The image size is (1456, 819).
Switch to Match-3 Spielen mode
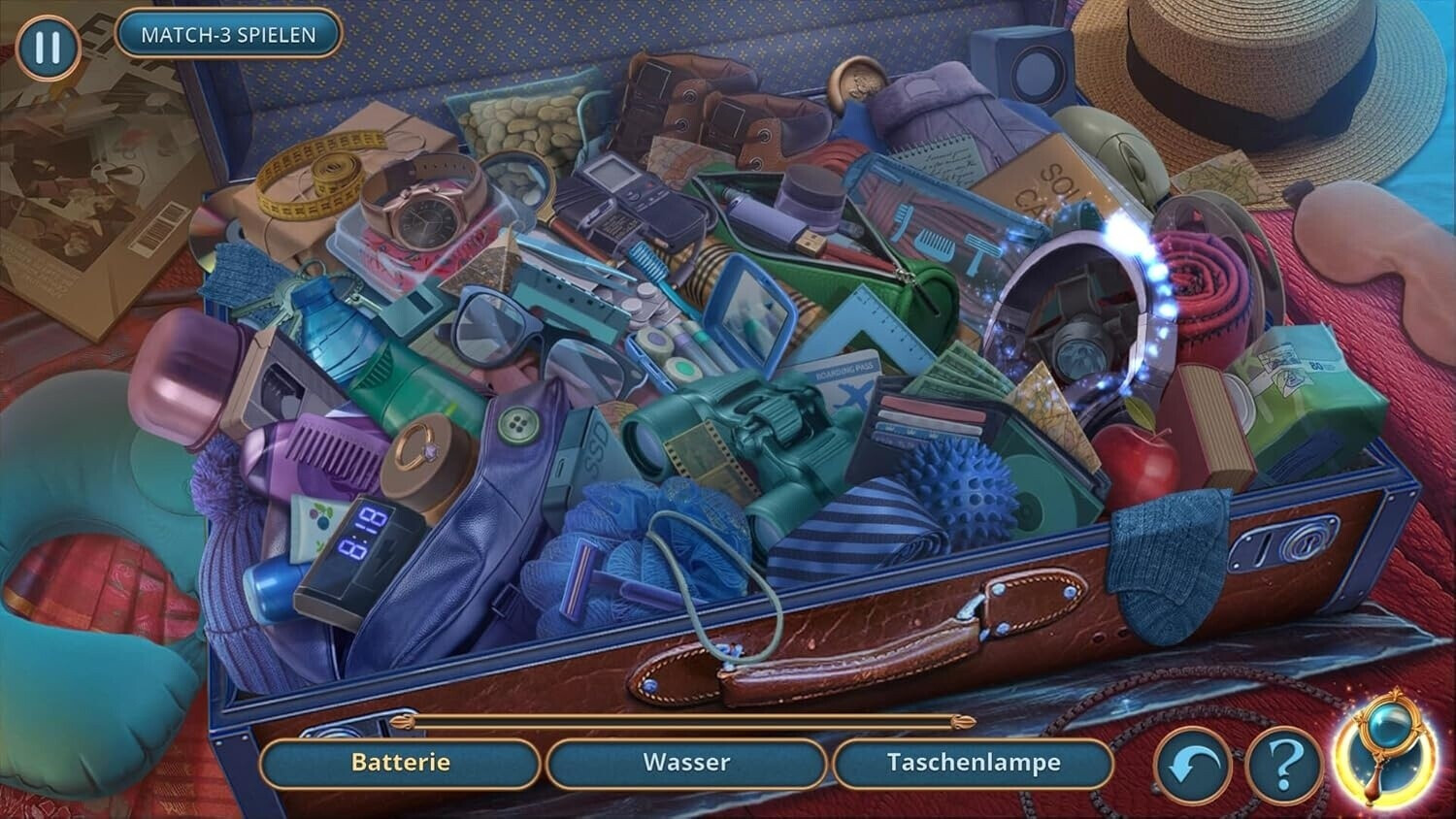pyautogui.click(x=228, y=35)
